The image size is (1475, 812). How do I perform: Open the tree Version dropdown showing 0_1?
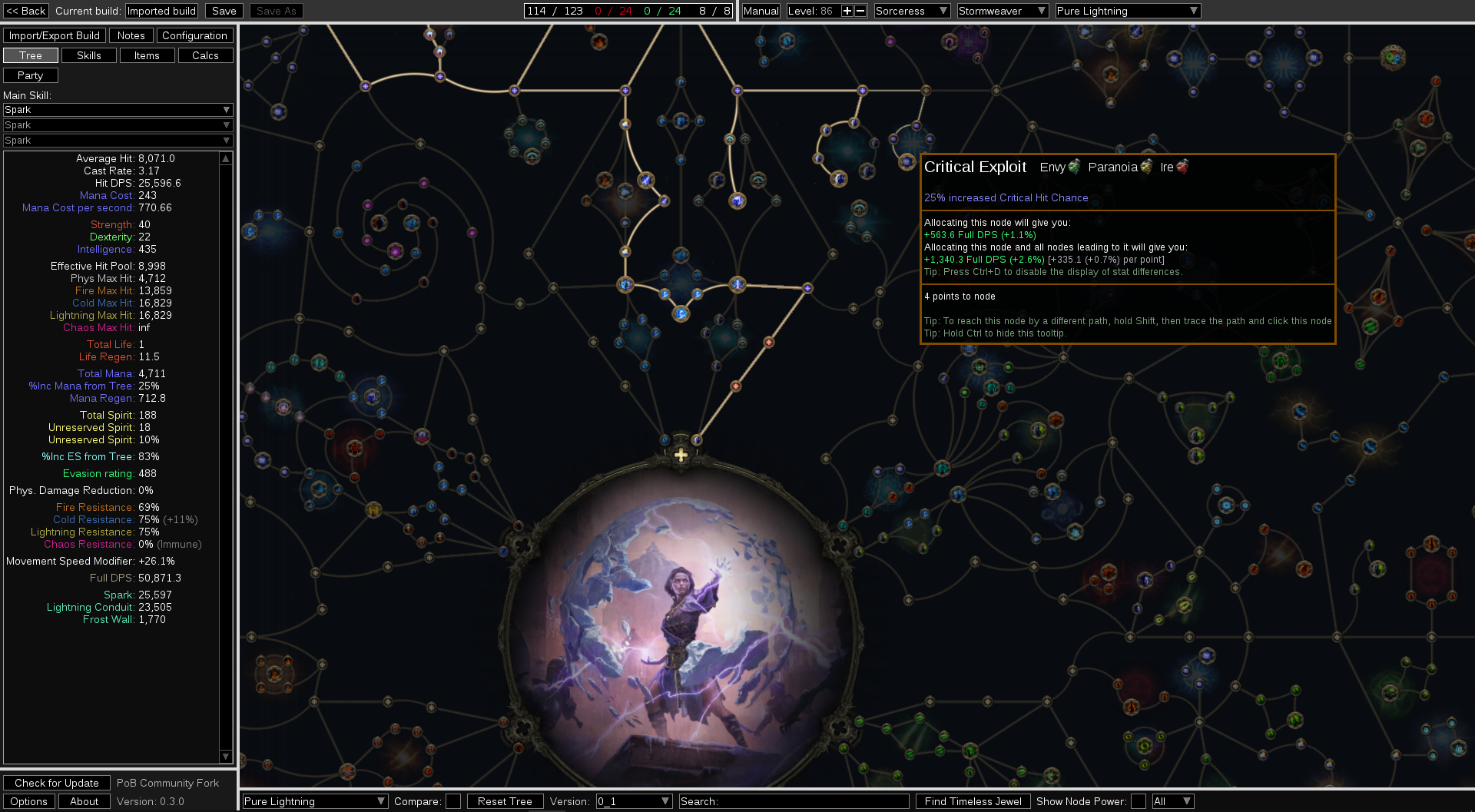click(x=634, y=800)
